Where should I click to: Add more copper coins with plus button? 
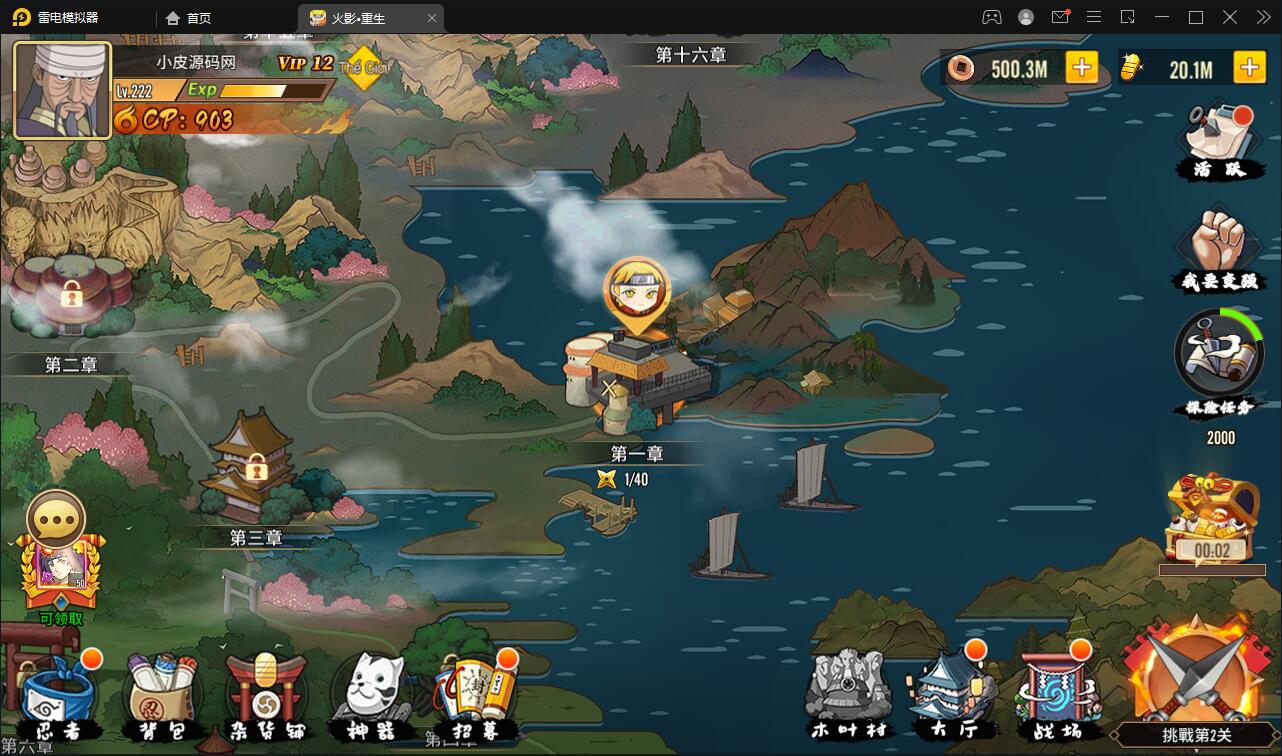pos(1081,68)
